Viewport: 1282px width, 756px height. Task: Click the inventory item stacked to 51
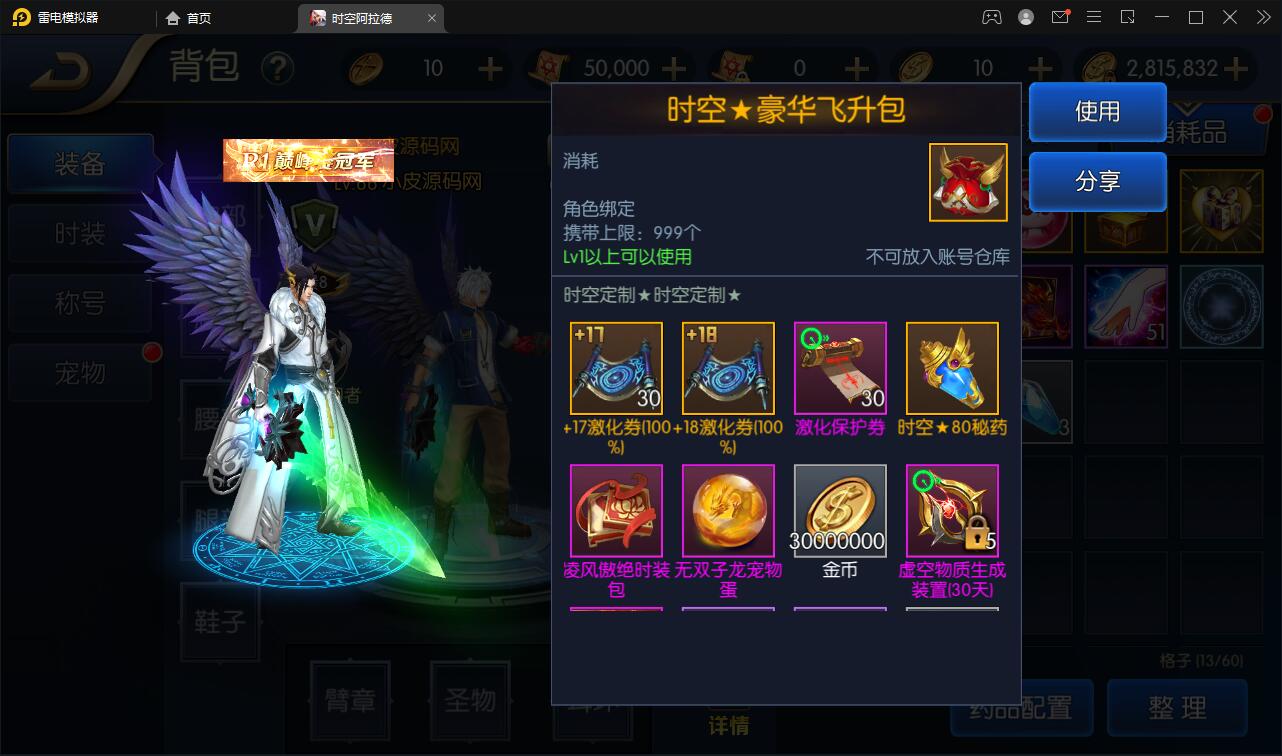[x=1125, y=305]
